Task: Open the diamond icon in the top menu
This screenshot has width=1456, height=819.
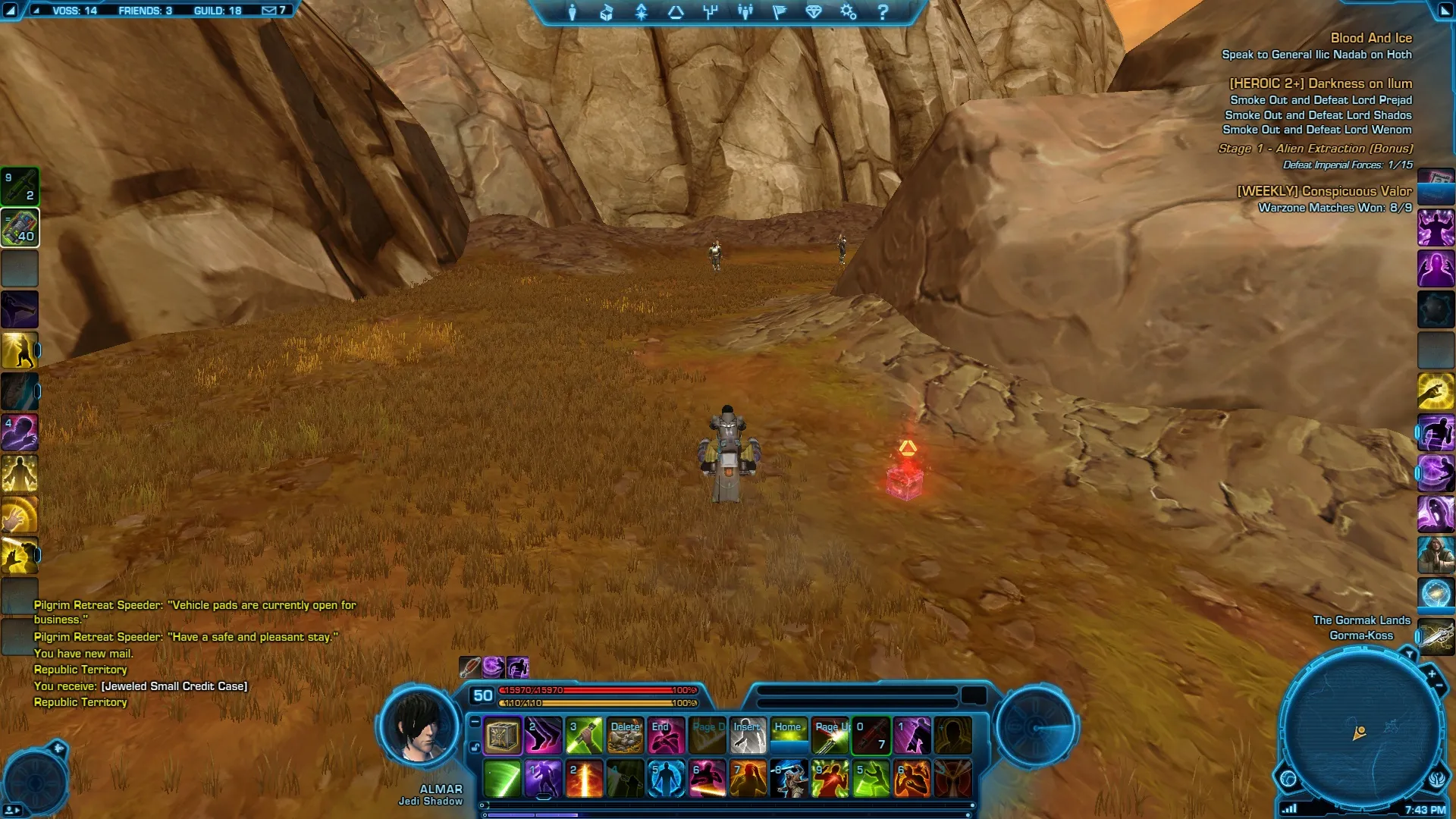Action: pos(814,12)
